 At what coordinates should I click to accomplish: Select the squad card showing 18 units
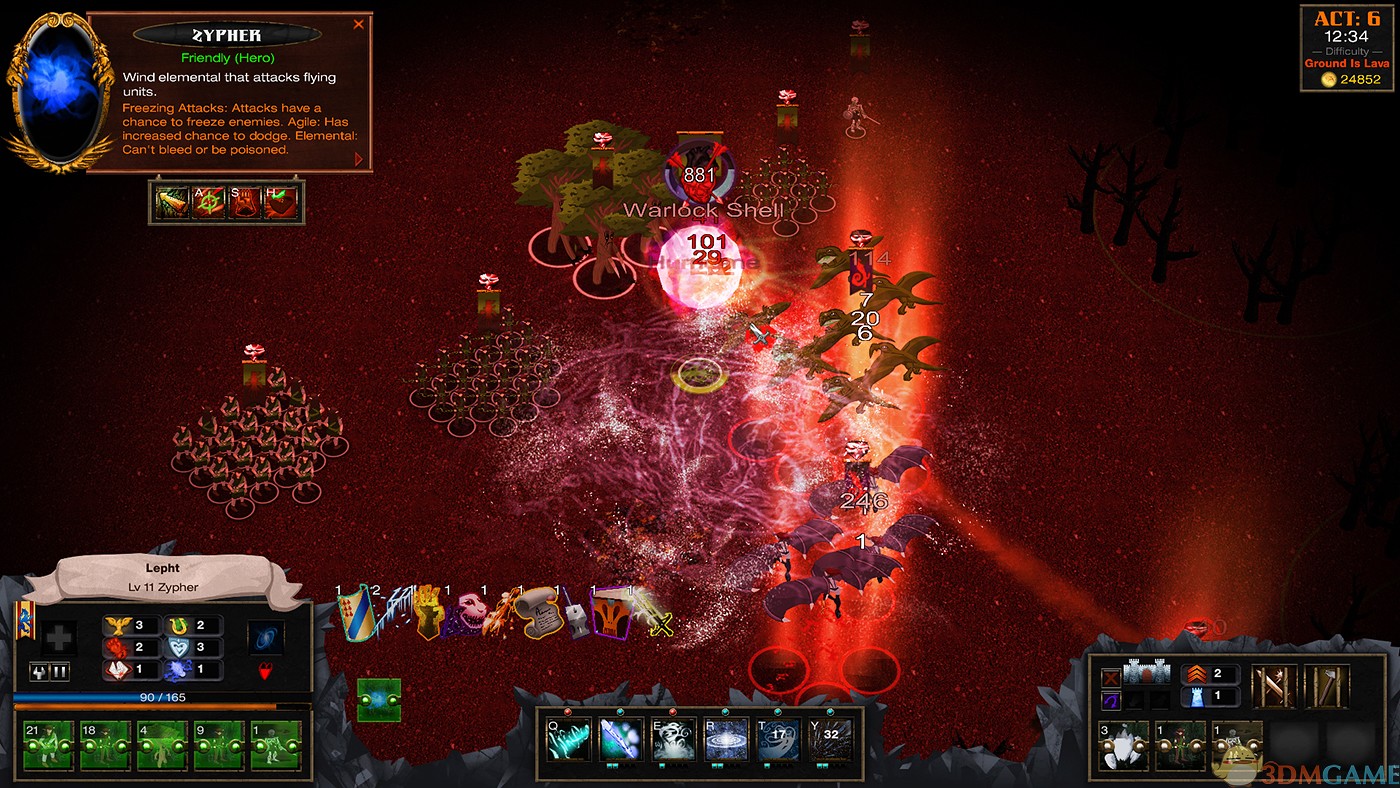[x=104, y=745]
